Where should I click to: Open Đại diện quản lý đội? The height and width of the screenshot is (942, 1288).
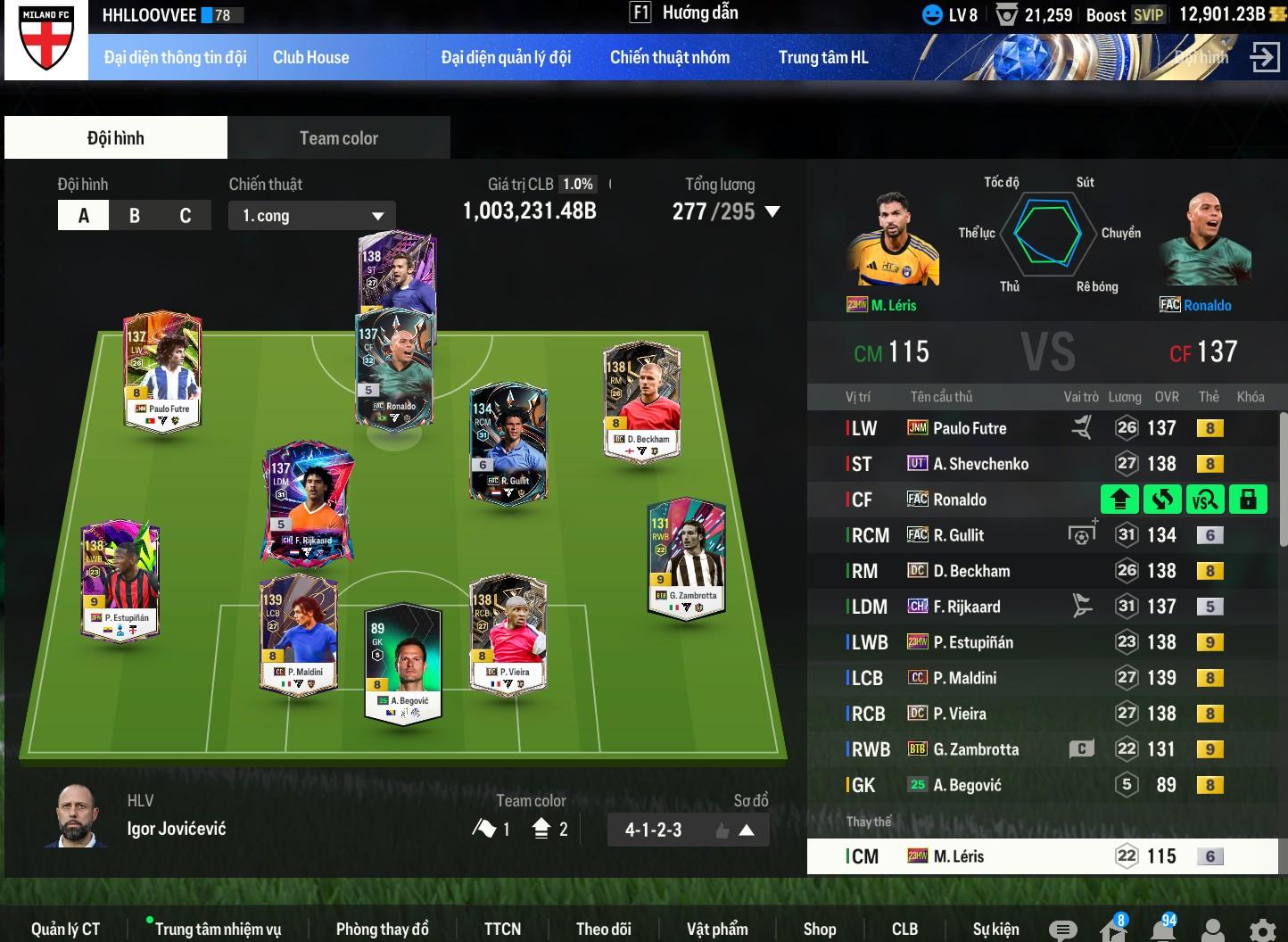click(506, 58)
